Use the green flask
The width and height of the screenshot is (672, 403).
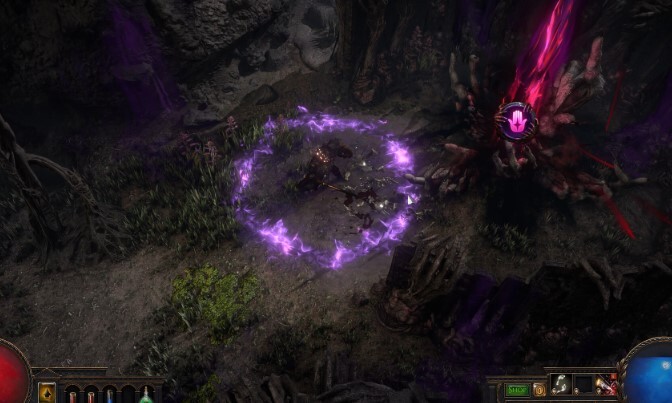click(x=146, y=395)
